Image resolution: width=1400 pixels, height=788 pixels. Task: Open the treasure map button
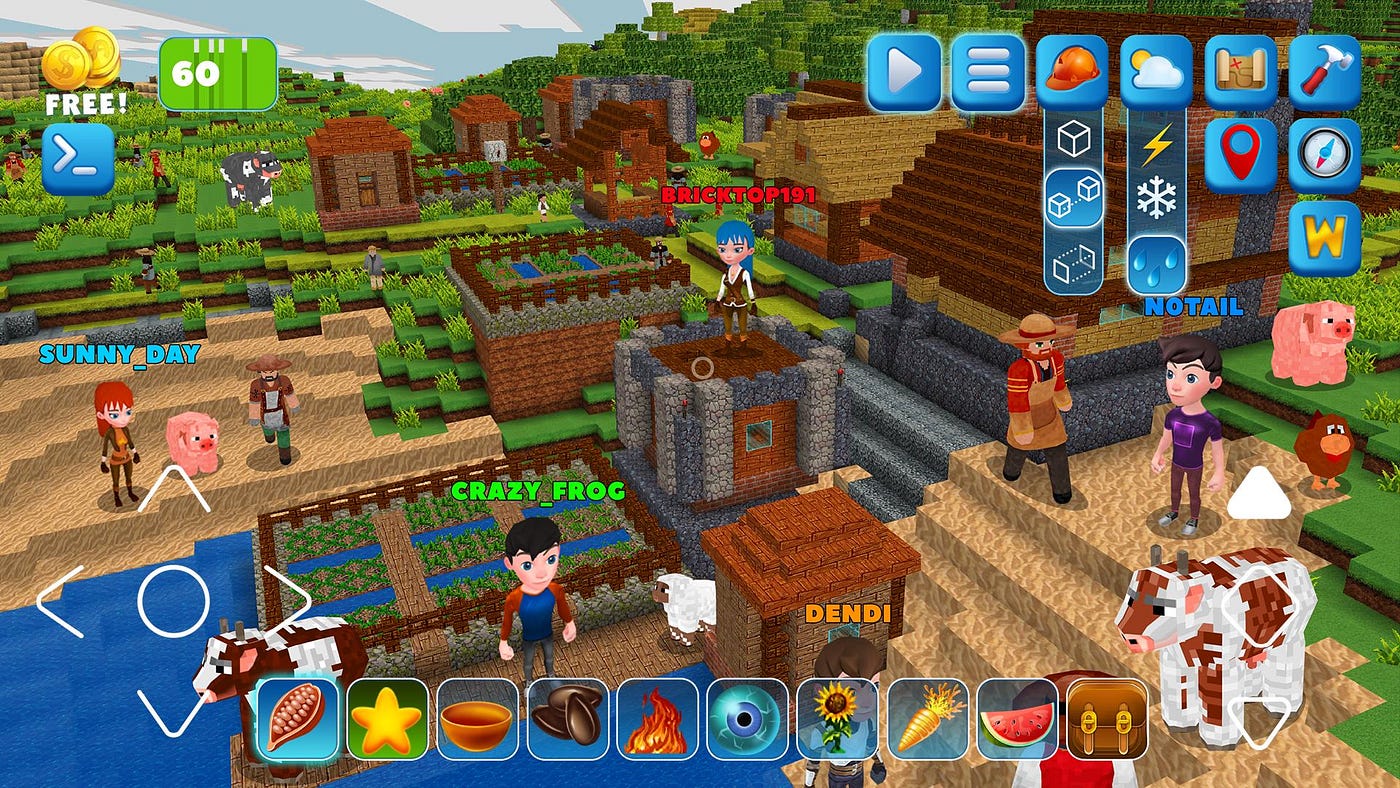click(1240, 72)
